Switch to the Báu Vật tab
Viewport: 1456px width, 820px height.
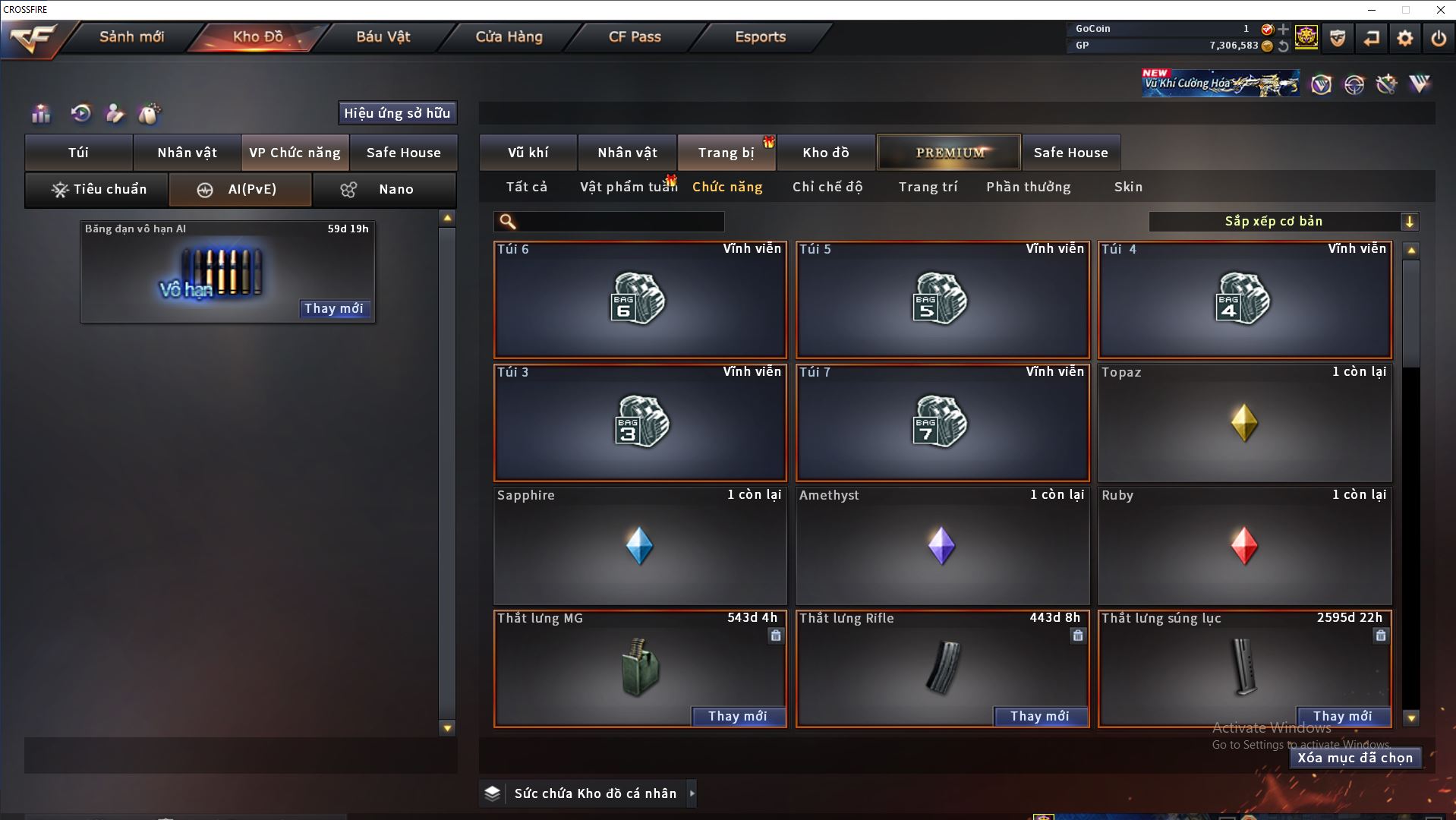point(383,36)
